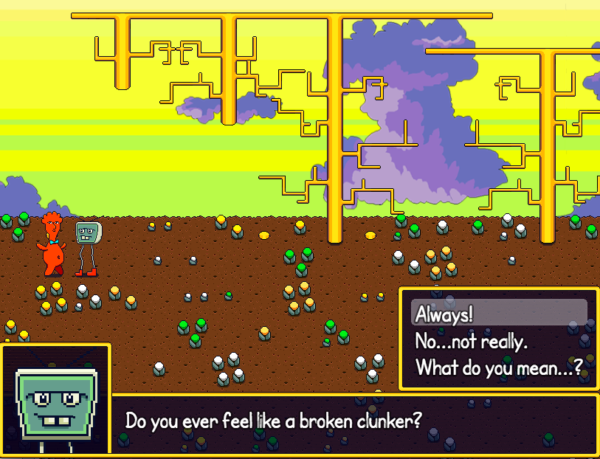Screen dimensions: 600x459
Task: Select the "No...not really." response
Action: pyautogui.click(x=471, y=341)
